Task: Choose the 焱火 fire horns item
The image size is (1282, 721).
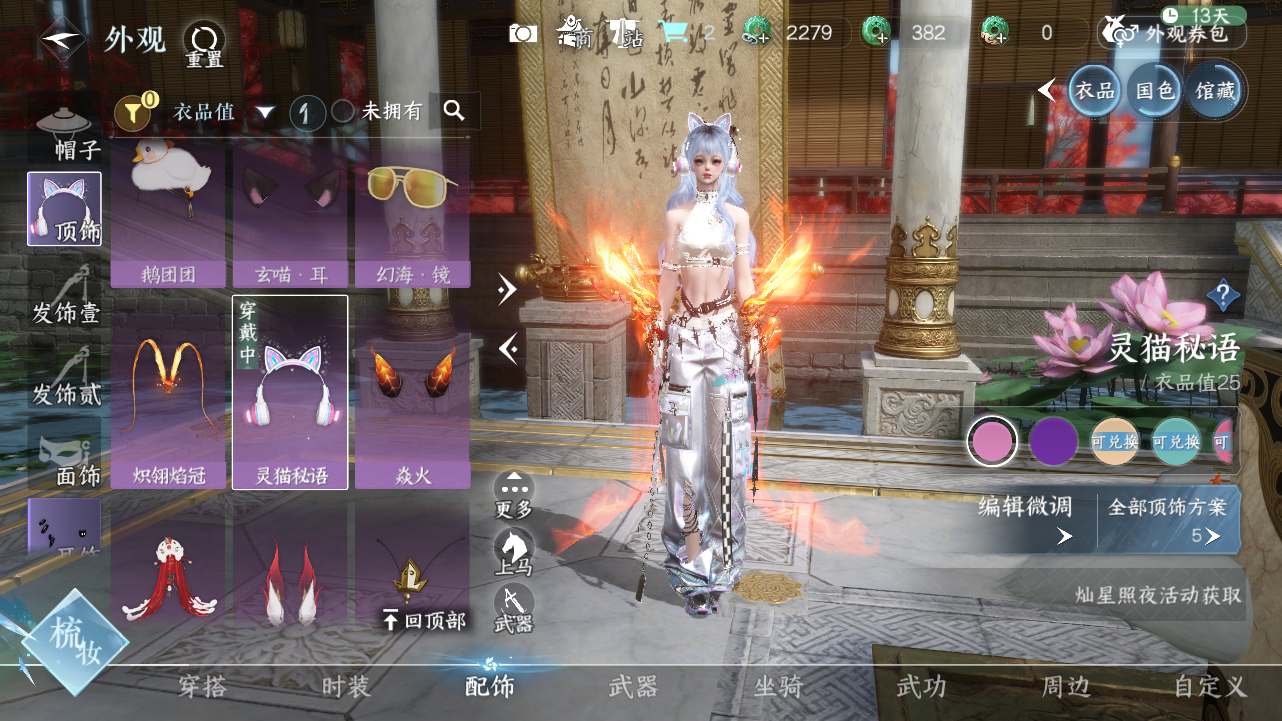Action: (412, 392)
